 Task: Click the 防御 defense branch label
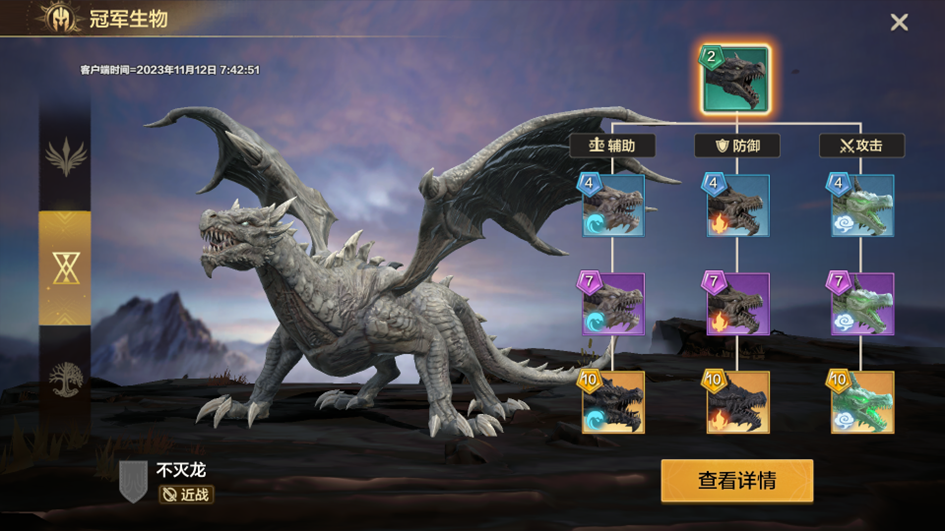tap(737, 146)
